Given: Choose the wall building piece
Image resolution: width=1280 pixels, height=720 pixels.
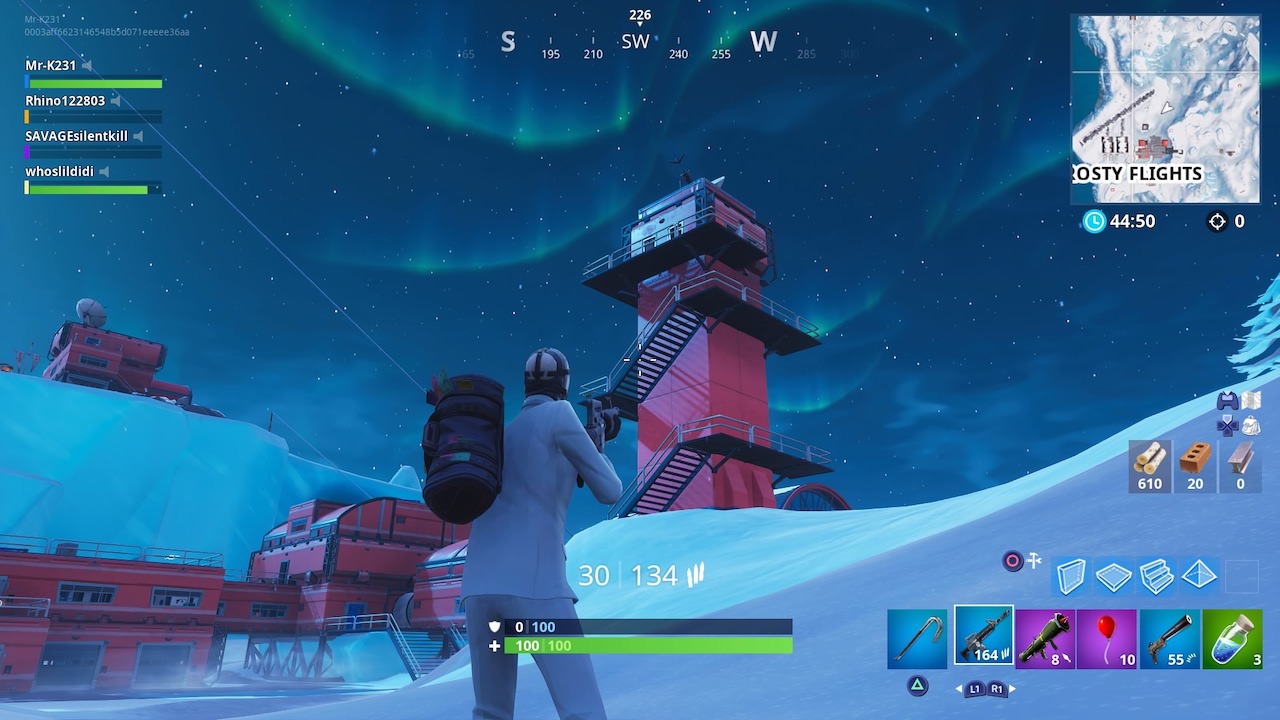Looking at the screenshot, I should 1071,576.
